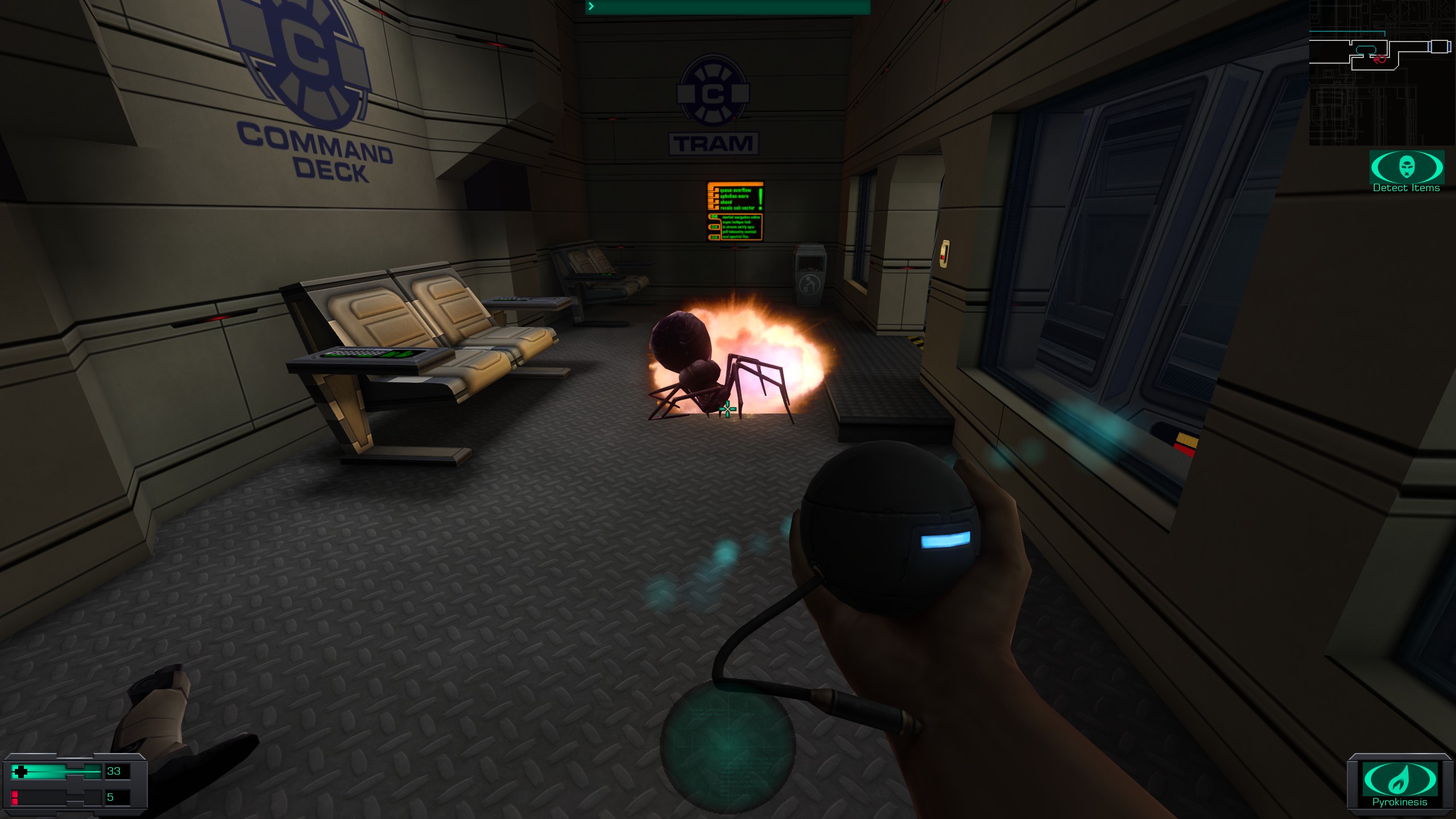Toggle the middle OK status light on screen
Screen dimensions: 1456x819
coord(714,227)
